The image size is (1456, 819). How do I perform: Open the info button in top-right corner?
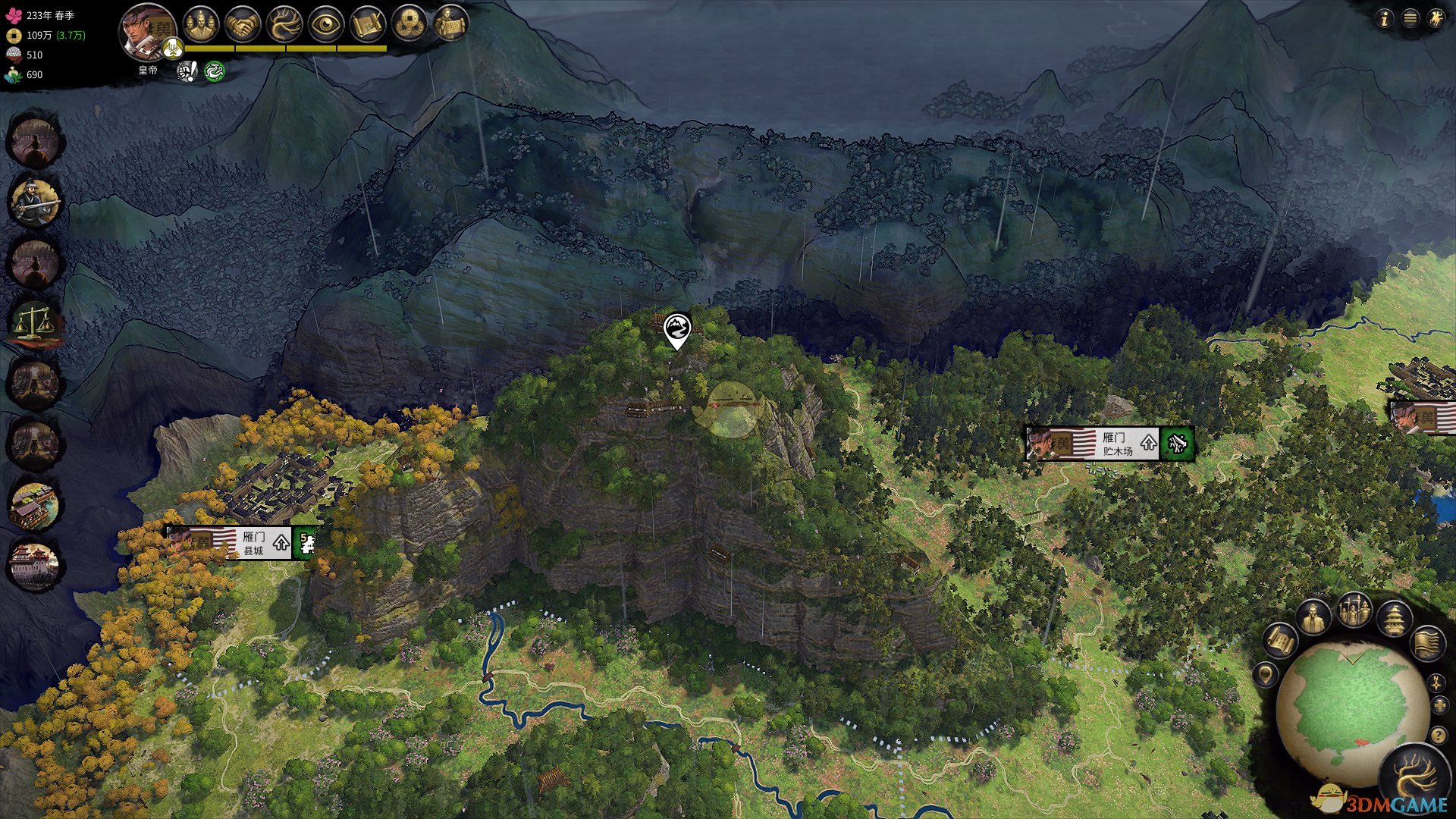point(1384,19)
